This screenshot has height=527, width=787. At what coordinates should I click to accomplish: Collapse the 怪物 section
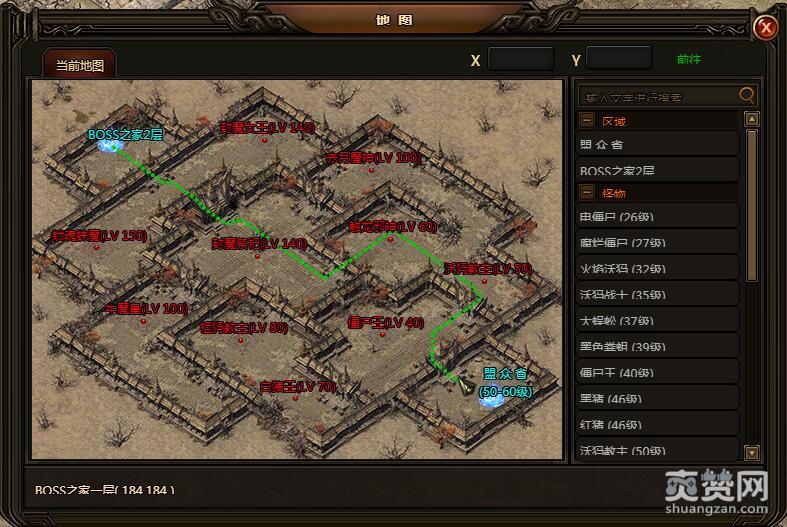click(587, 192)
